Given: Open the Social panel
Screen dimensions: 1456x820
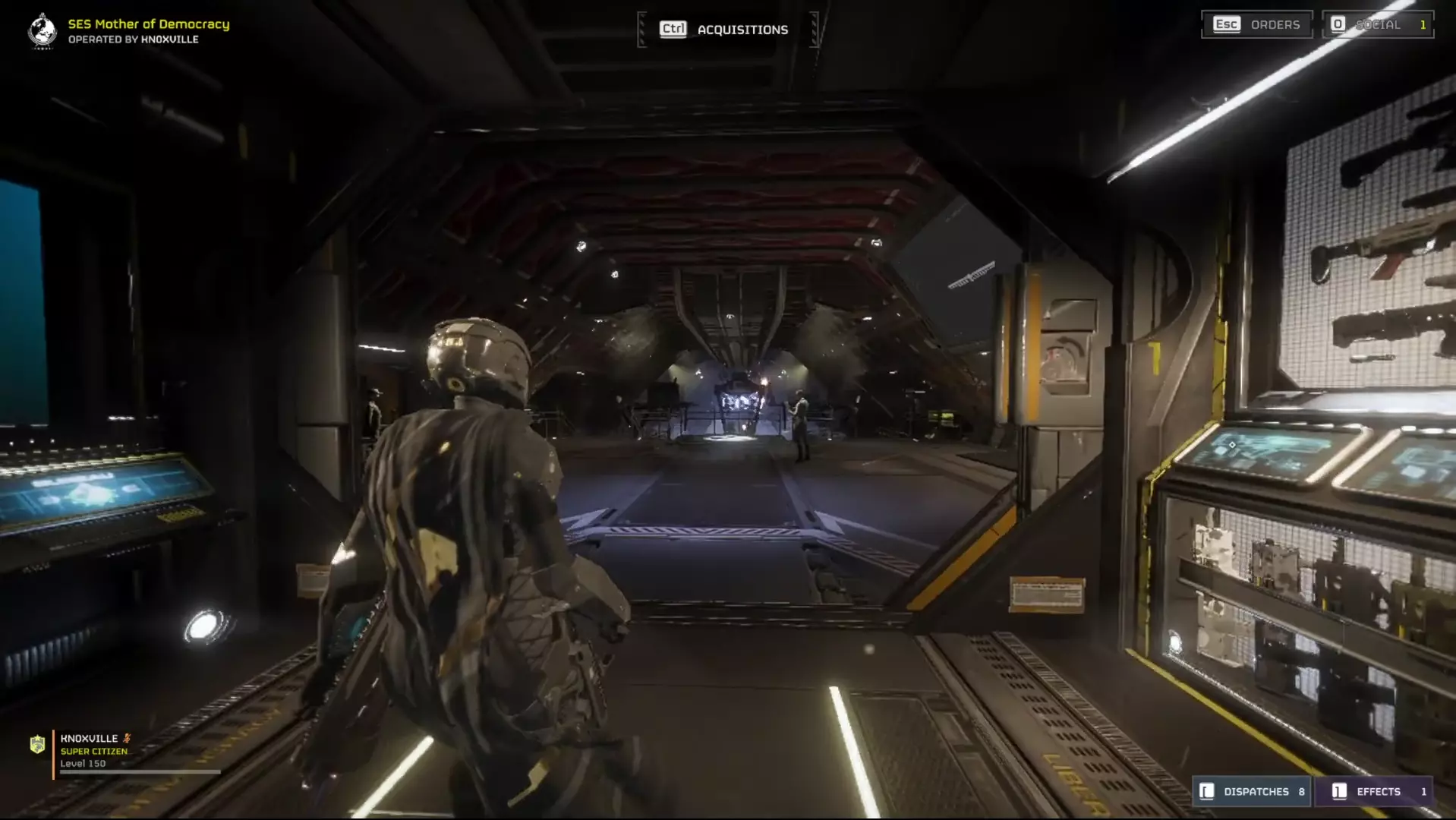Looking at the screenshot, I should (1377, 24).
